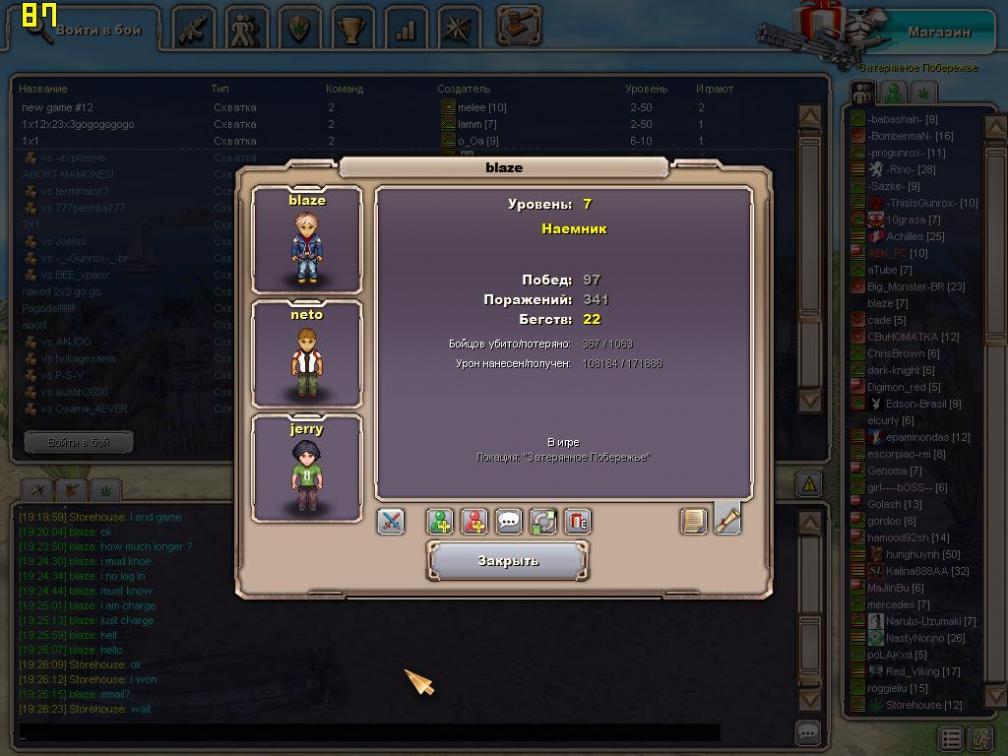The width and height of the screenshot is (1008, 756).
Task: Click the gavel icon in top bar
Action: click(519, 26)
